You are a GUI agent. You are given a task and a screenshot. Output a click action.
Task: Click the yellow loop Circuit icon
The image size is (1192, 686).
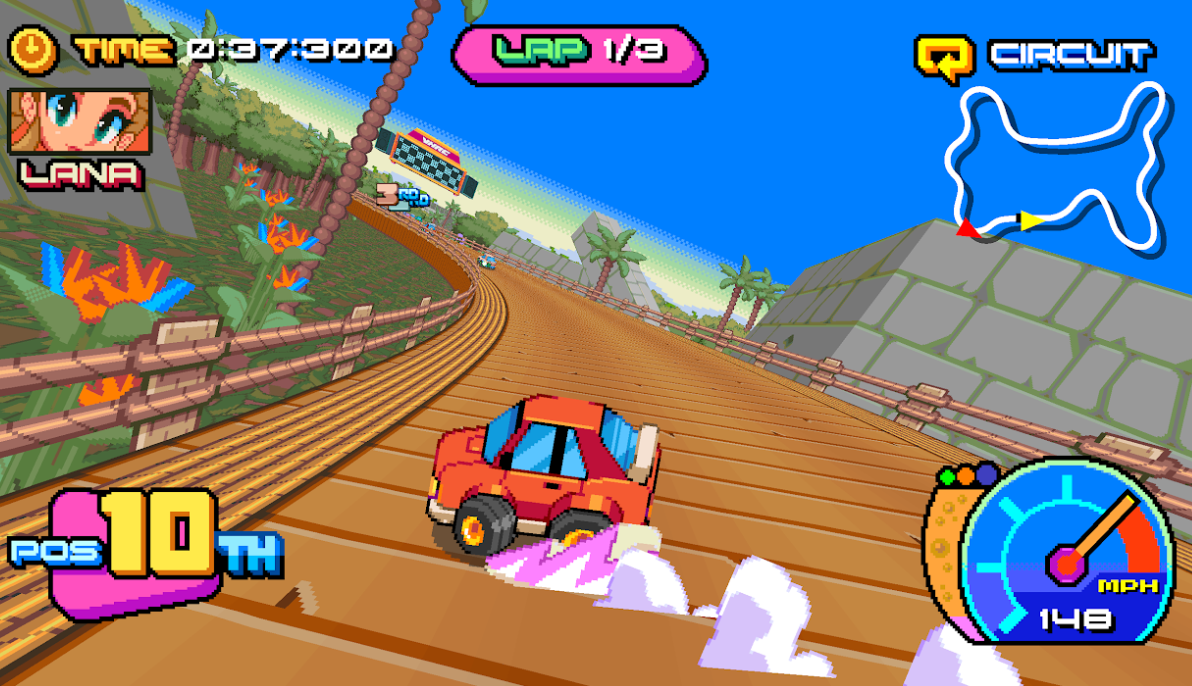point(944,57)
